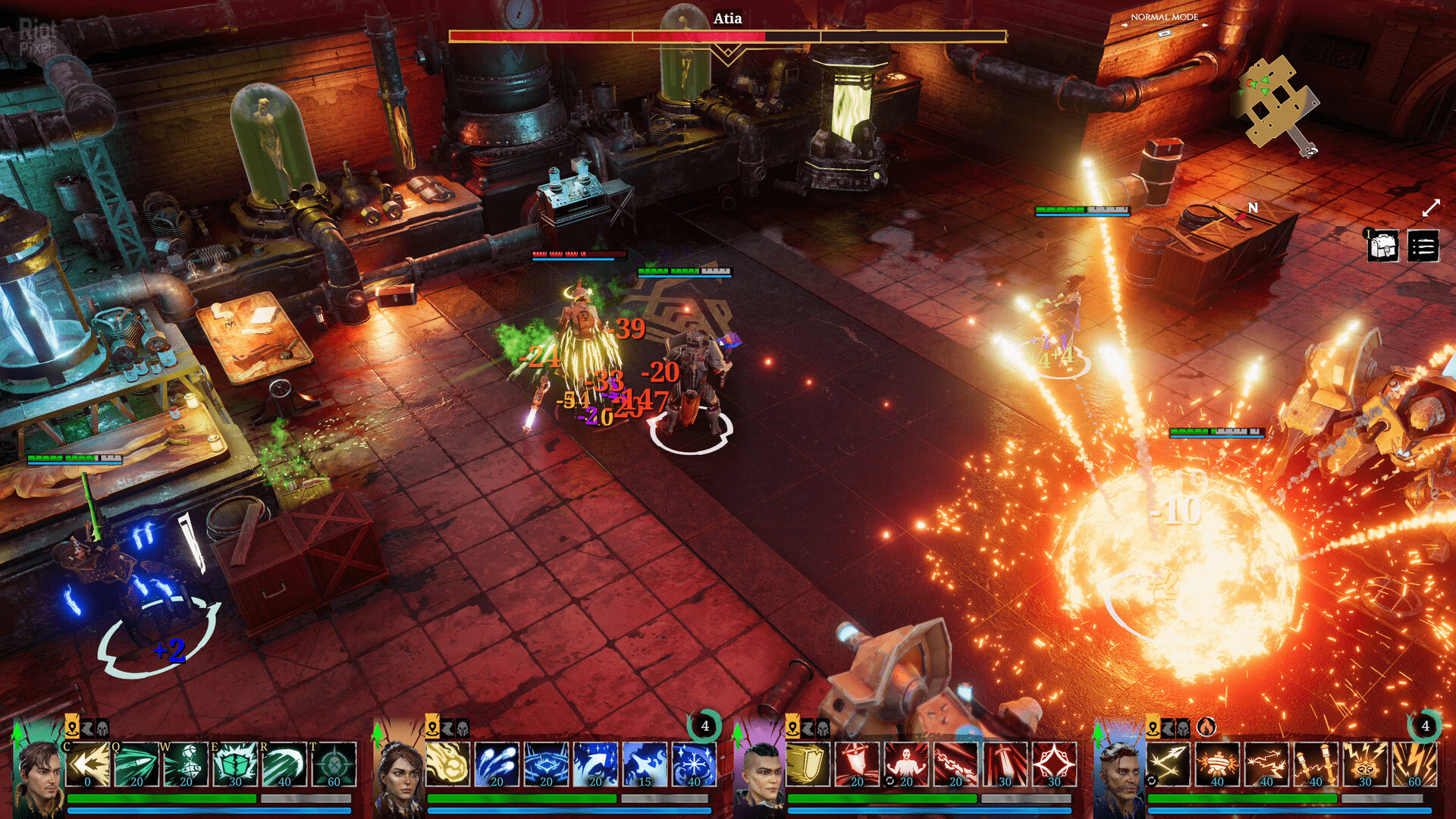
Task: Cast the three blue orbs spell
Action: (x=497, y=764)
